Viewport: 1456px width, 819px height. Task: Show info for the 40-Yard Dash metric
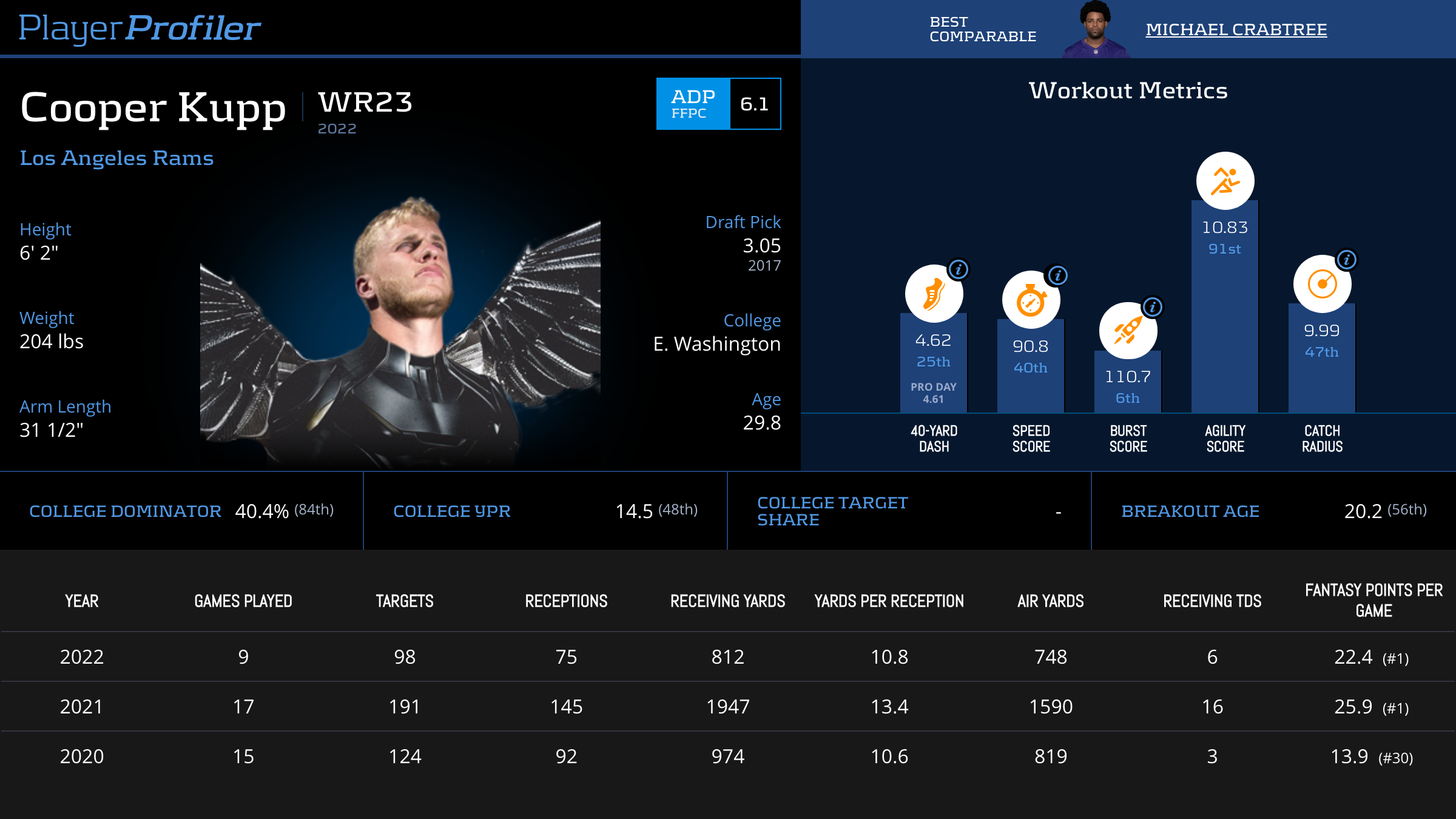click(959, 269)
